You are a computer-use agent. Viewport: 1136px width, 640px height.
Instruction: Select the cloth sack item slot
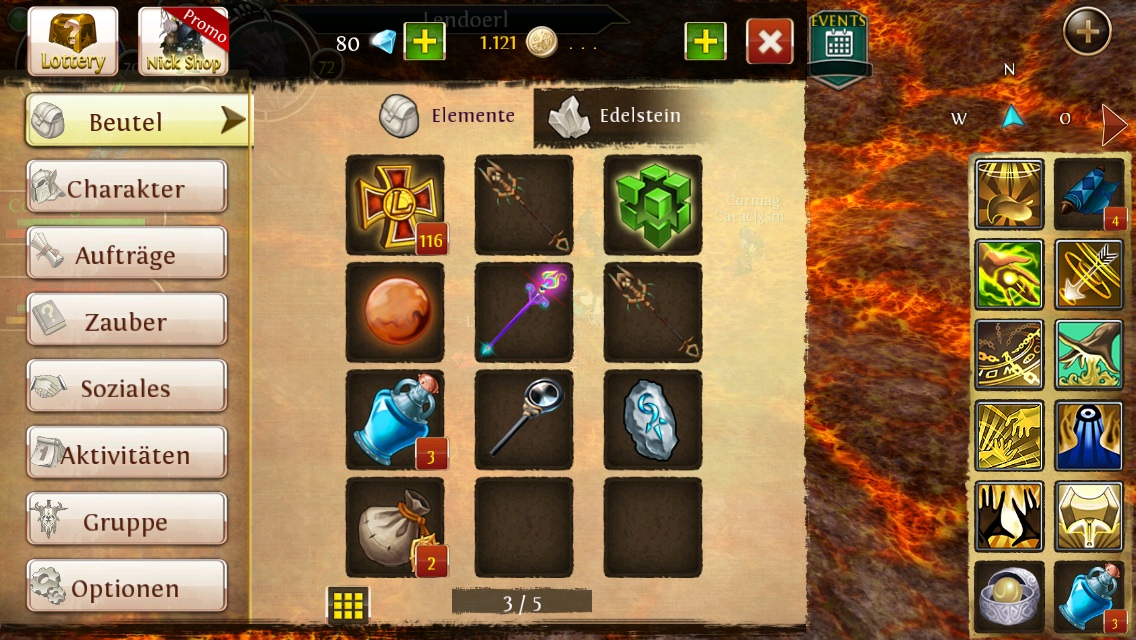395,528
